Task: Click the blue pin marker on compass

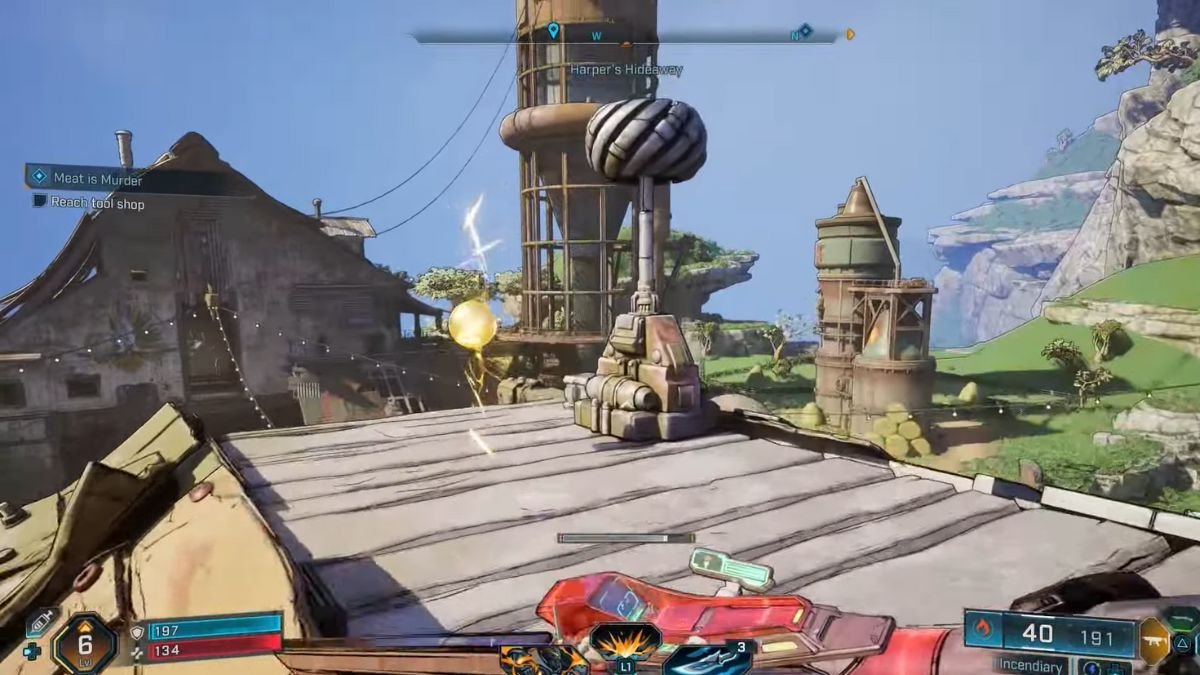Action: [553, 31]
